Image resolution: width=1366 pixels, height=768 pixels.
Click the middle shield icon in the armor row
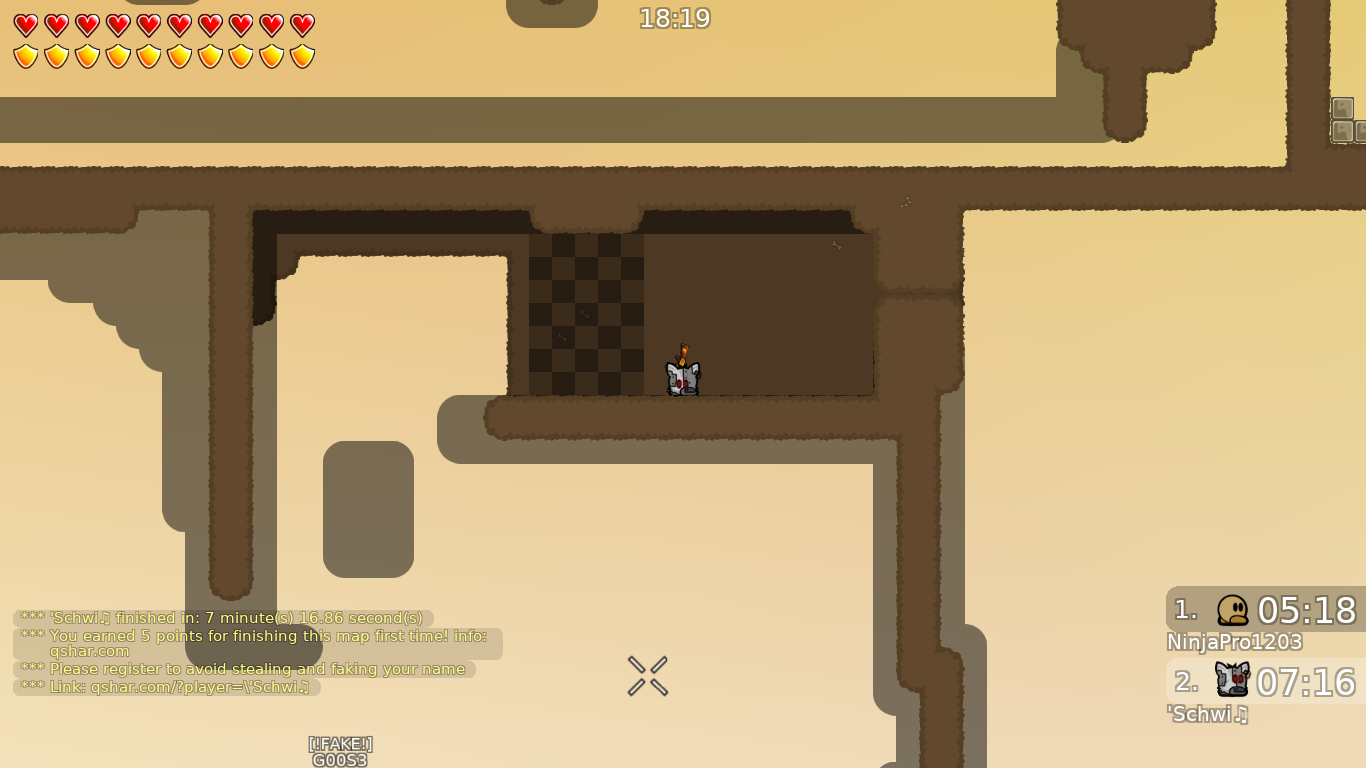[x=179, y=58]
